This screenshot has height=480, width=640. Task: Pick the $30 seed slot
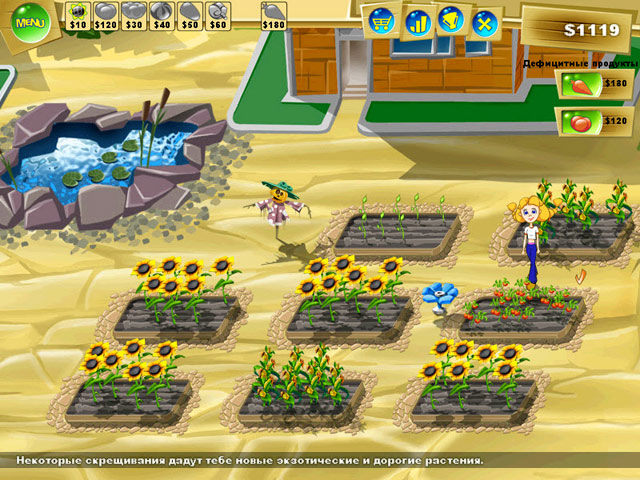[134, 14]
